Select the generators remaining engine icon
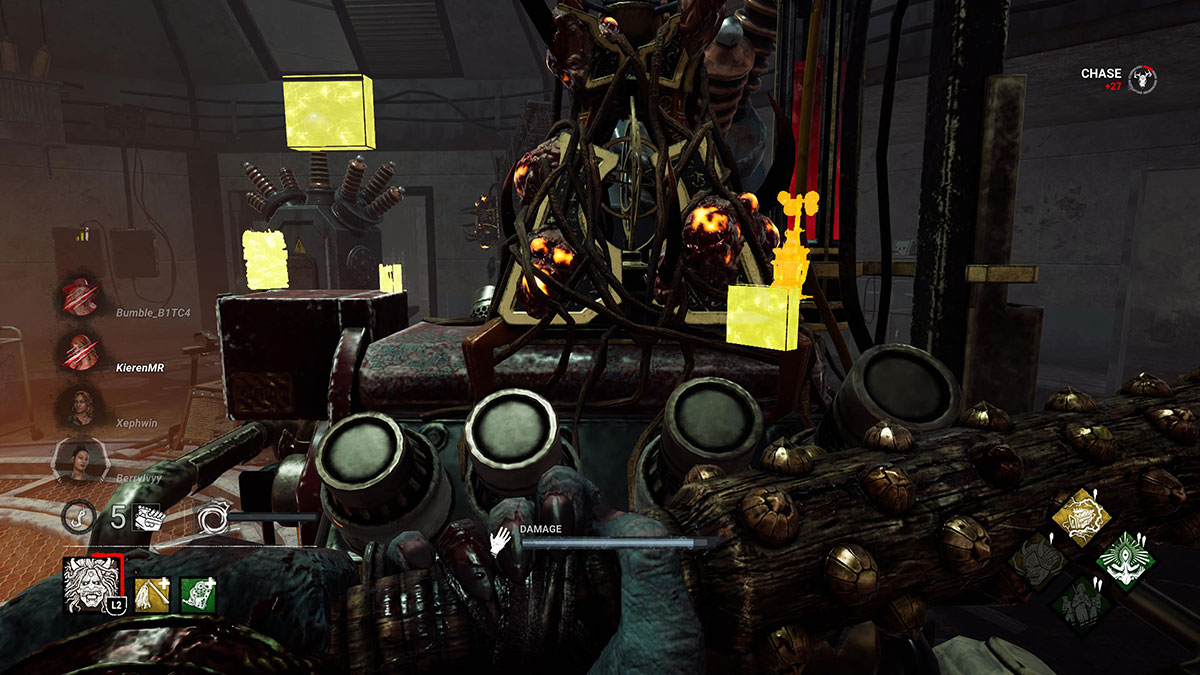Viewport: 1200px width, 675px height. tap(146, 517)
